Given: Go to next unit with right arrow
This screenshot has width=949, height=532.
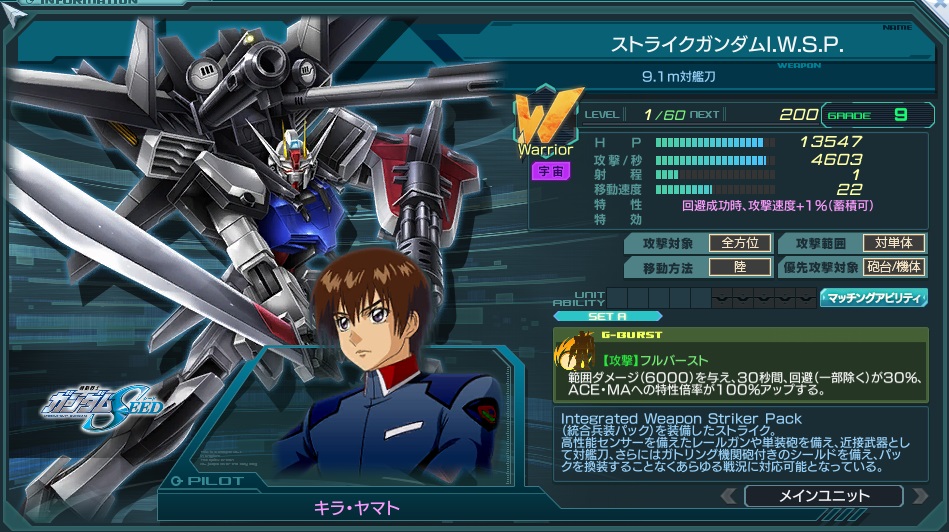Looking at the screenshot, I should click(x=916, y=496).
